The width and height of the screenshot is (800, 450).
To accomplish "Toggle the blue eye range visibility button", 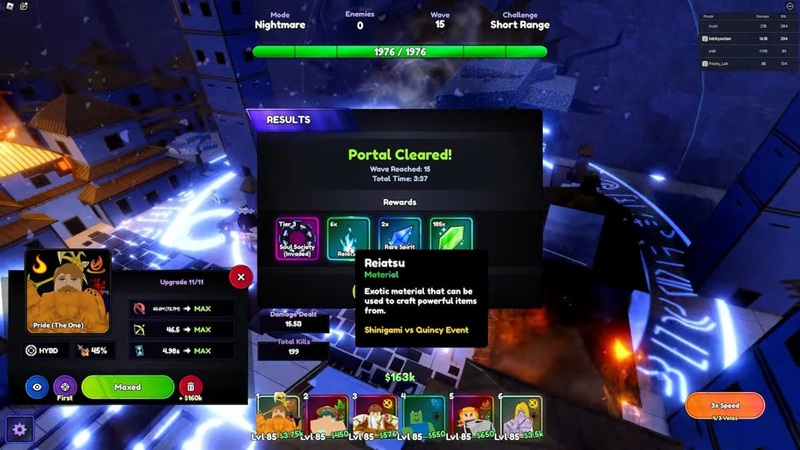I will [x=37, y=387].
